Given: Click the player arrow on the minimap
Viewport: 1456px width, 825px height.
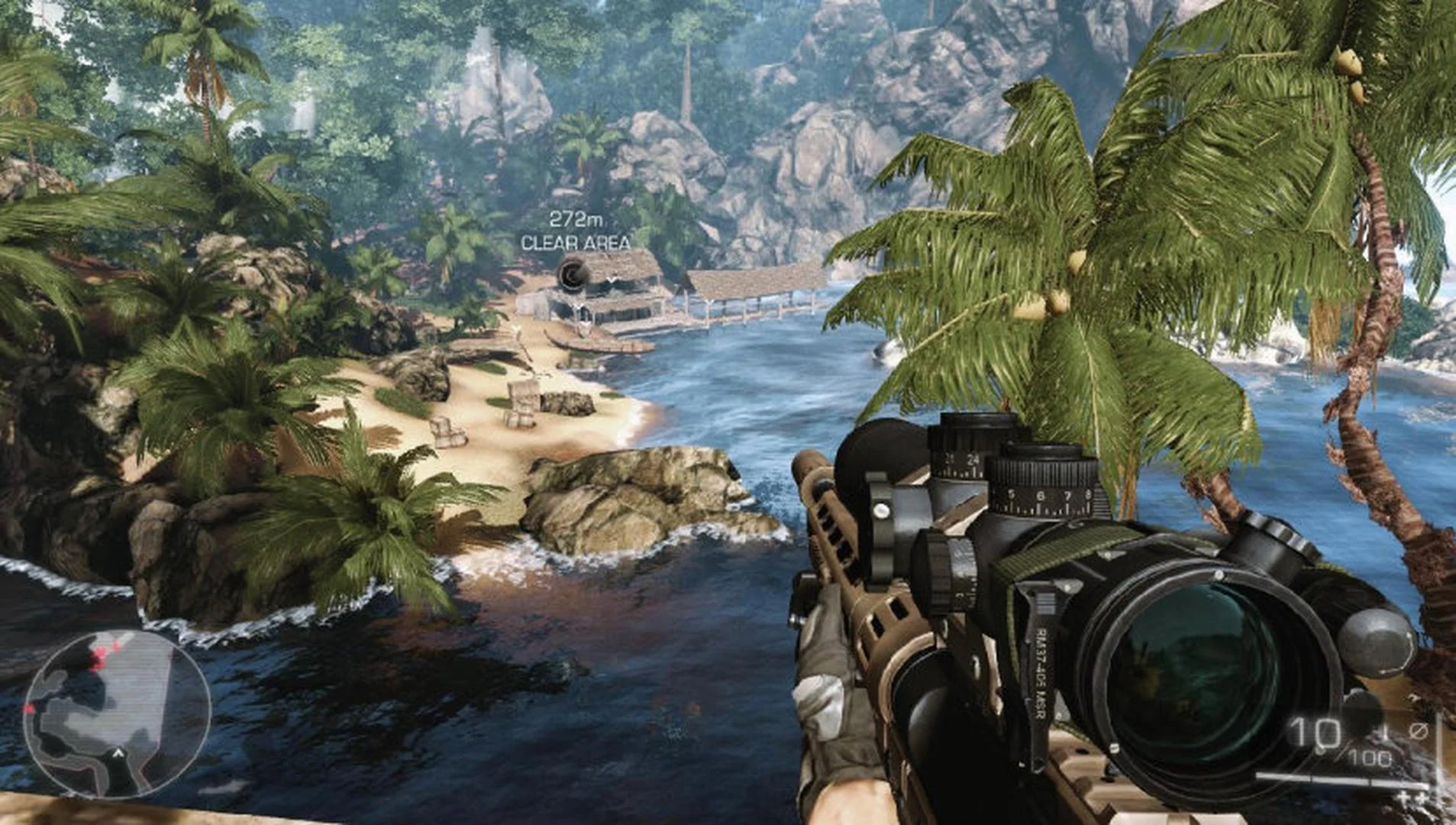Looking at the screenshot, I should pos(118,753).
